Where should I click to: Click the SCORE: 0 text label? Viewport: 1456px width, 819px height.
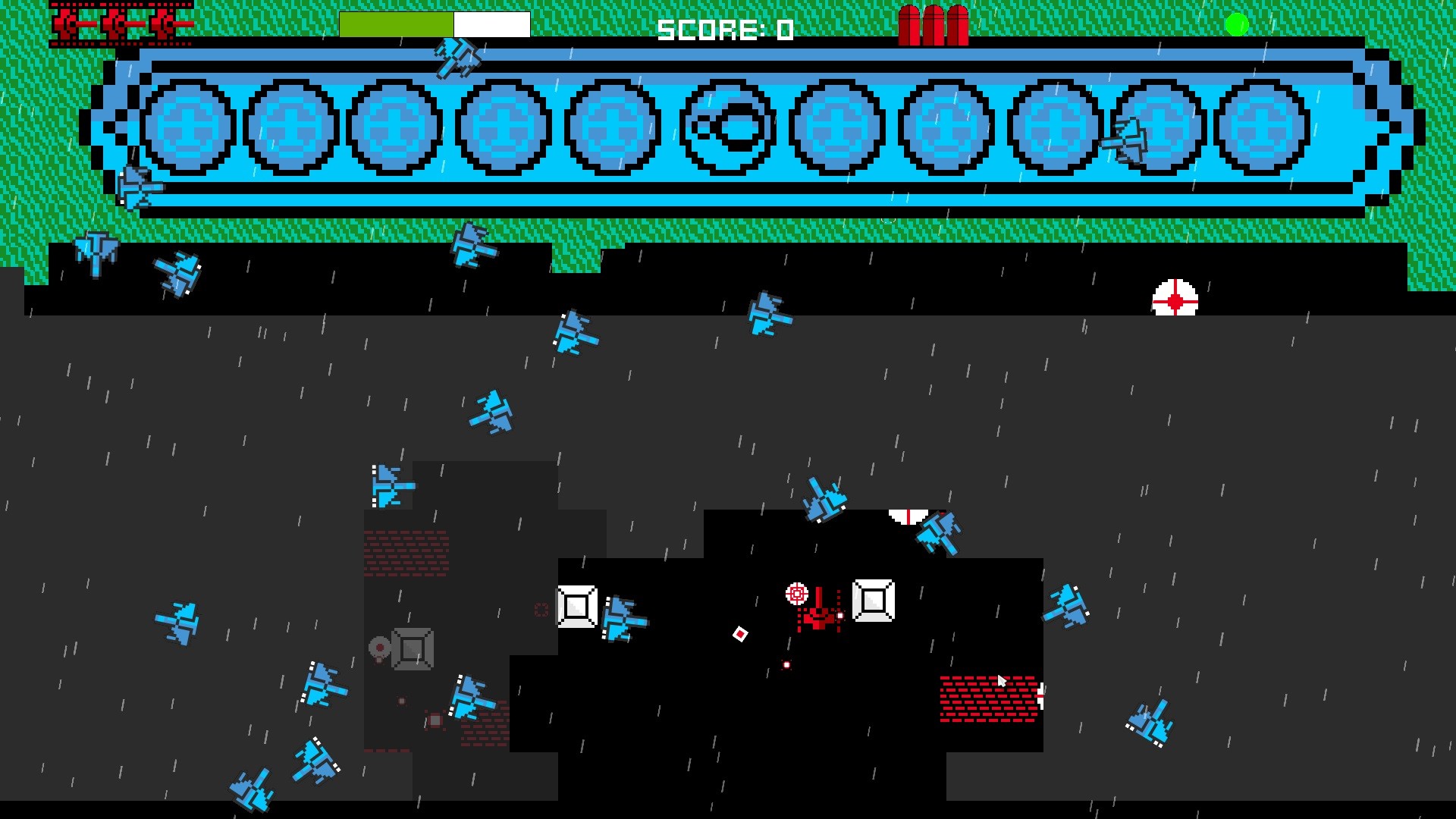pyautogui.click(x=724, y=30)
